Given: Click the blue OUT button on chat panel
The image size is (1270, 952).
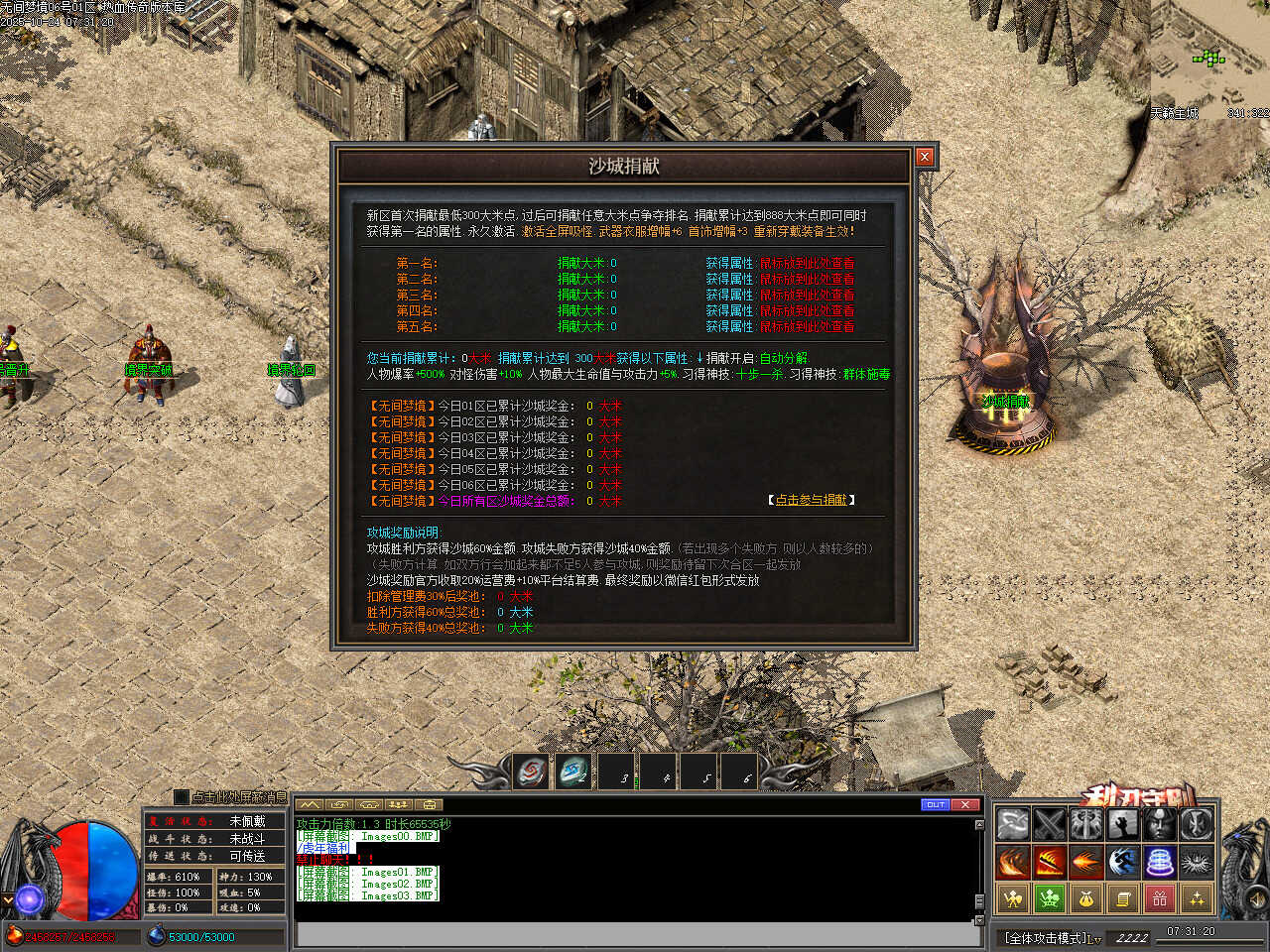Looking at the screenshot, I should point(935,804).
